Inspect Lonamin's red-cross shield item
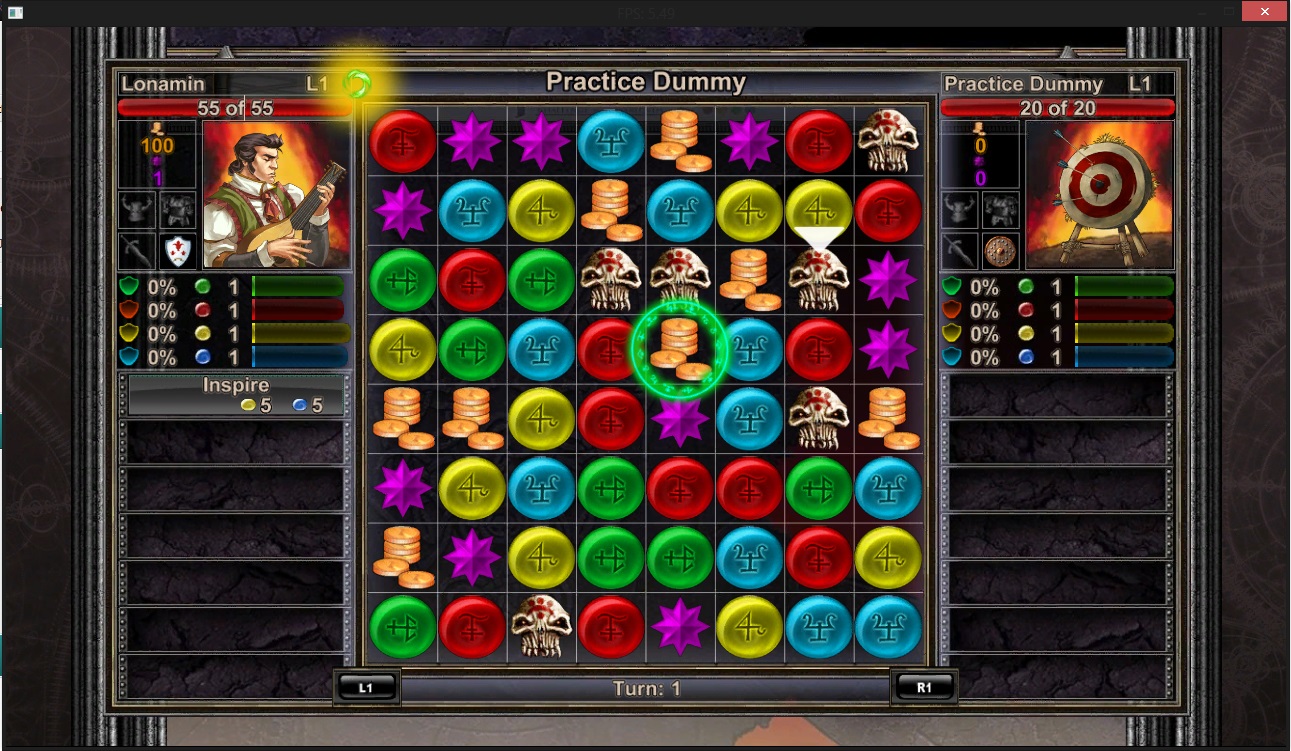1291x751 pixels. (178, 250)
